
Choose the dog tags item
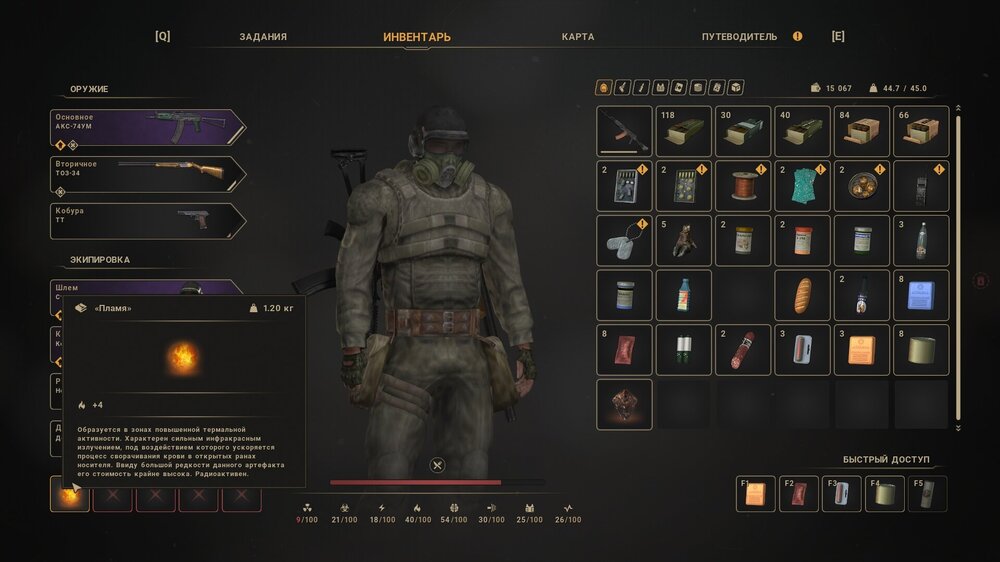coord(624,240)
